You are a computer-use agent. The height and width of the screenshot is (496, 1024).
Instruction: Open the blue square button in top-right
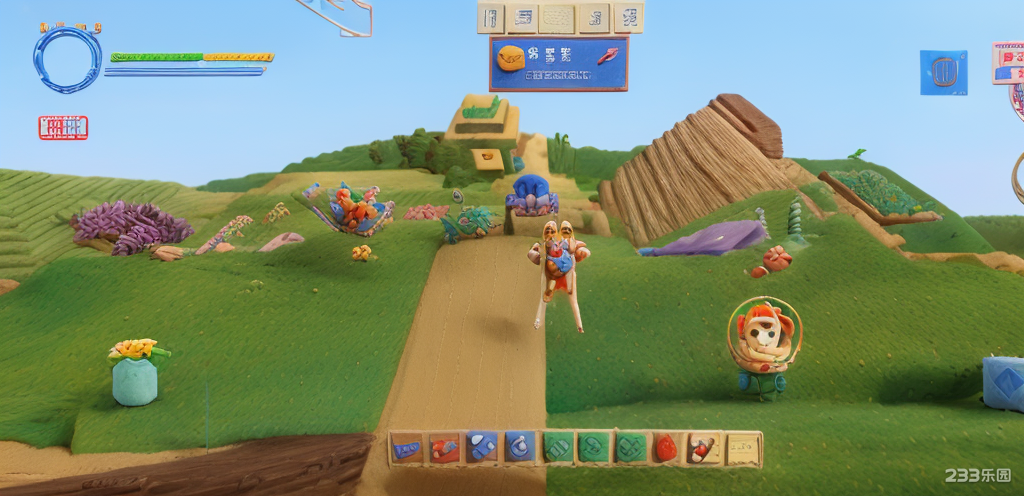pyautogui.click(x=943, y=72)
